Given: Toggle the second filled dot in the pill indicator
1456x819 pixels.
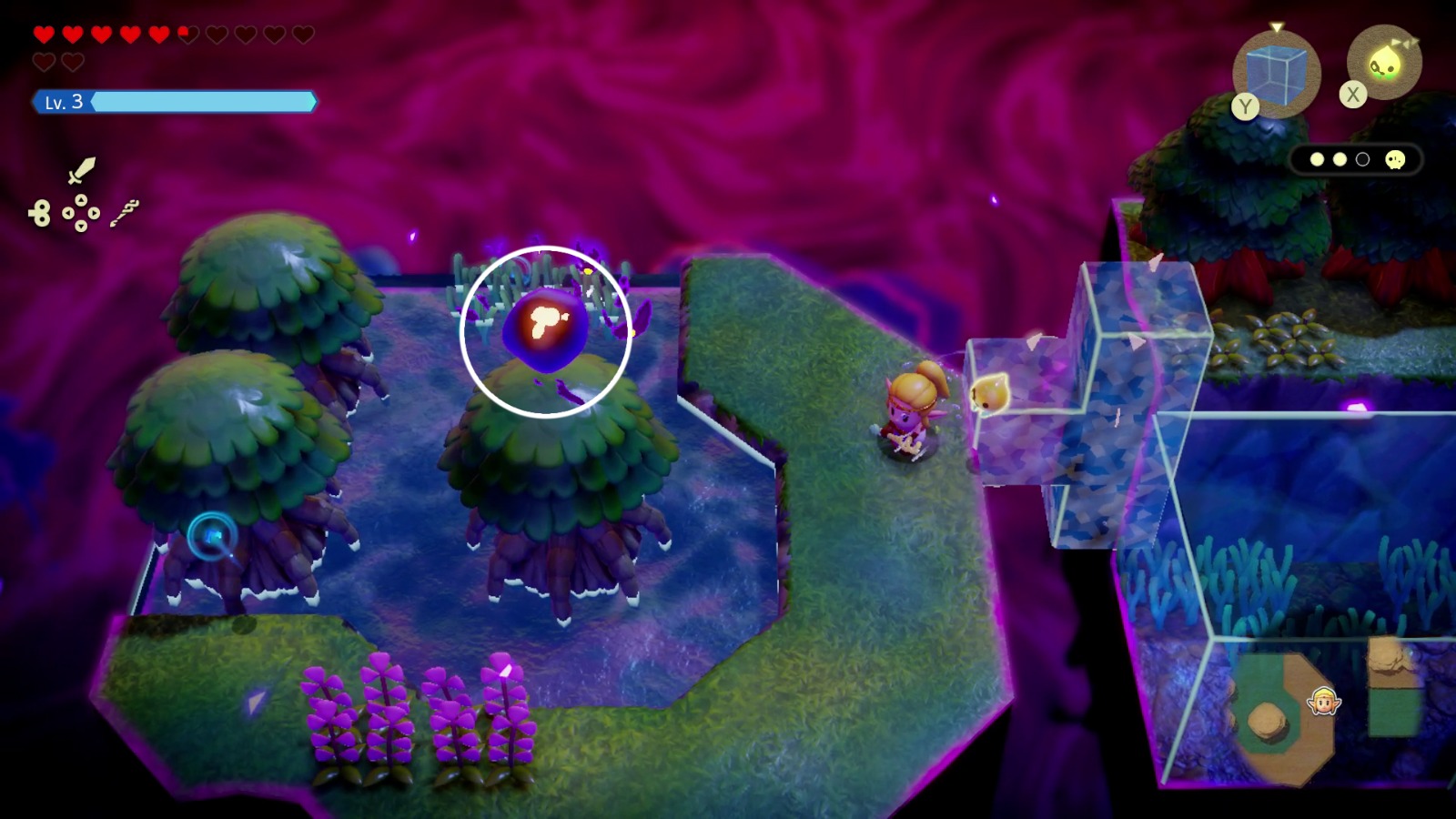Looking at the screenshot, I should 1340,159.
